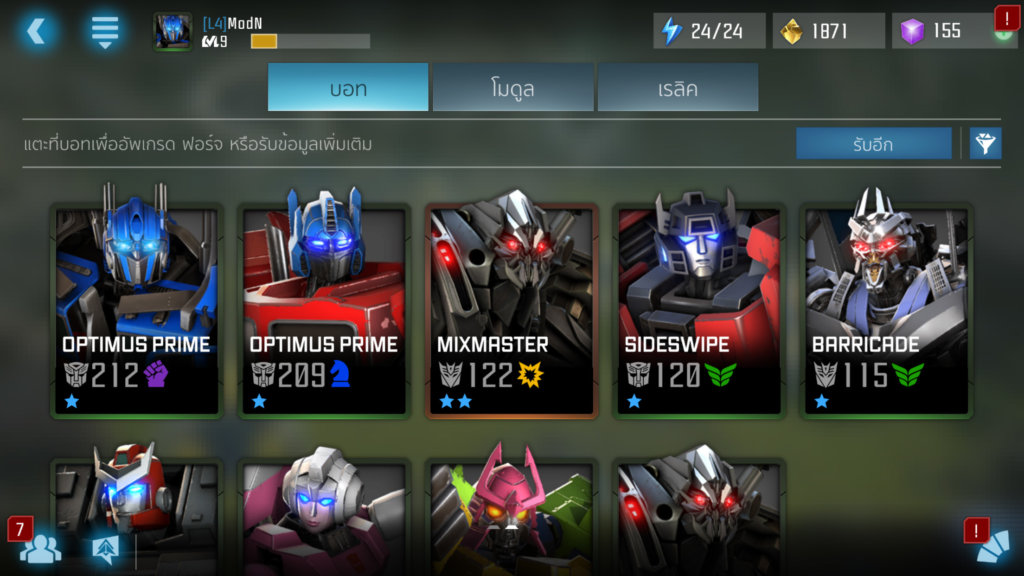The height and width of the screenshot is (576, 1024).
Task: Open the crystal filter icon button
Action: (986, 144)
